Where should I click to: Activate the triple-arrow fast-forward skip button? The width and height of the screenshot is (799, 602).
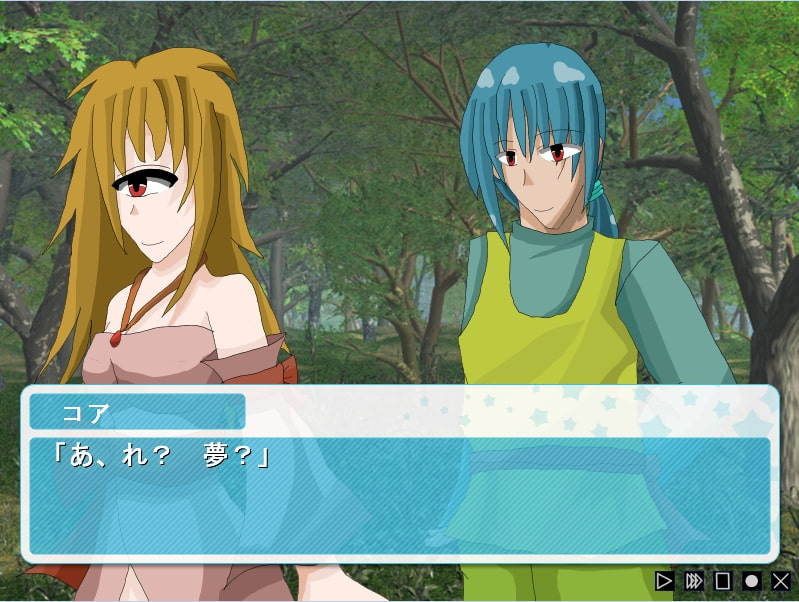[694, 580]
